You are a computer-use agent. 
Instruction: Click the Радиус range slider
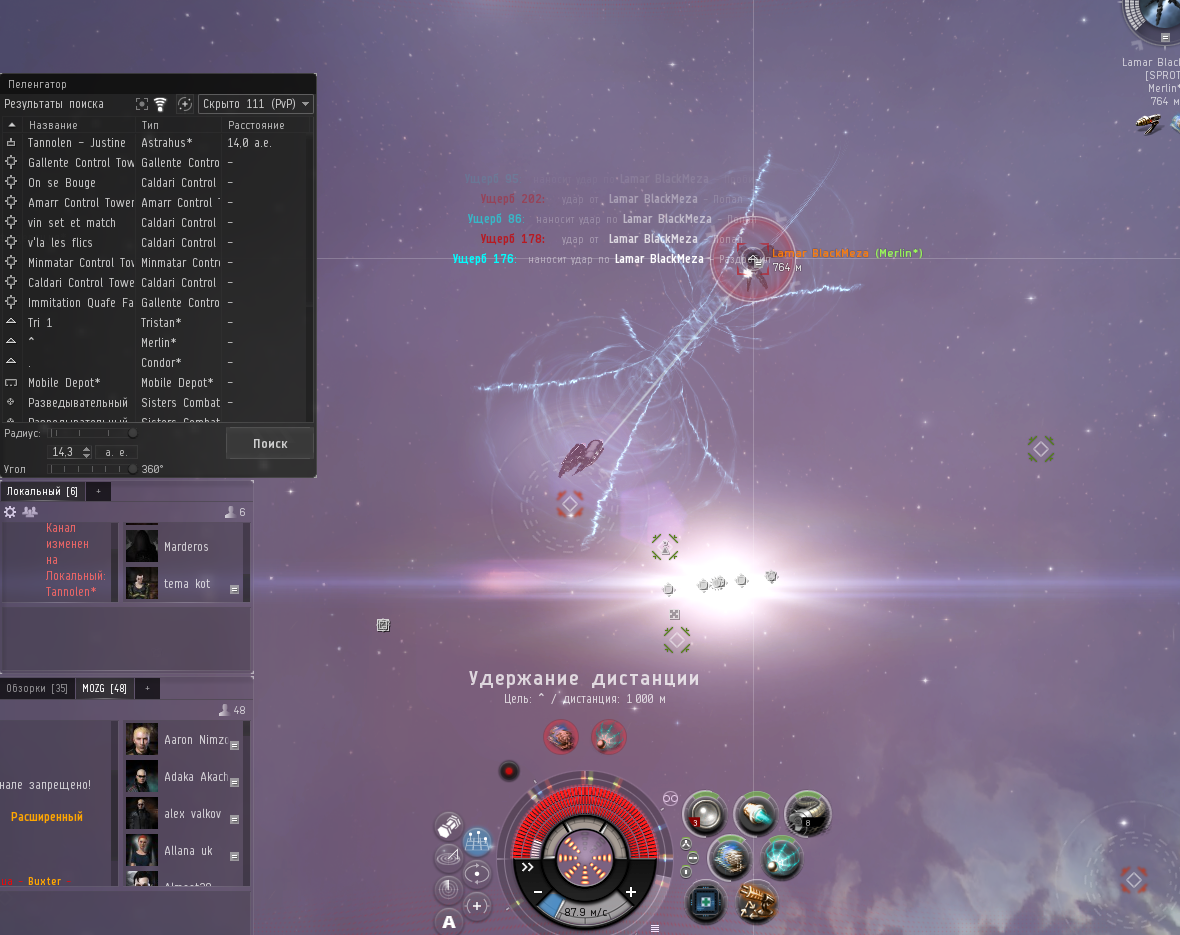click(93, 433)
